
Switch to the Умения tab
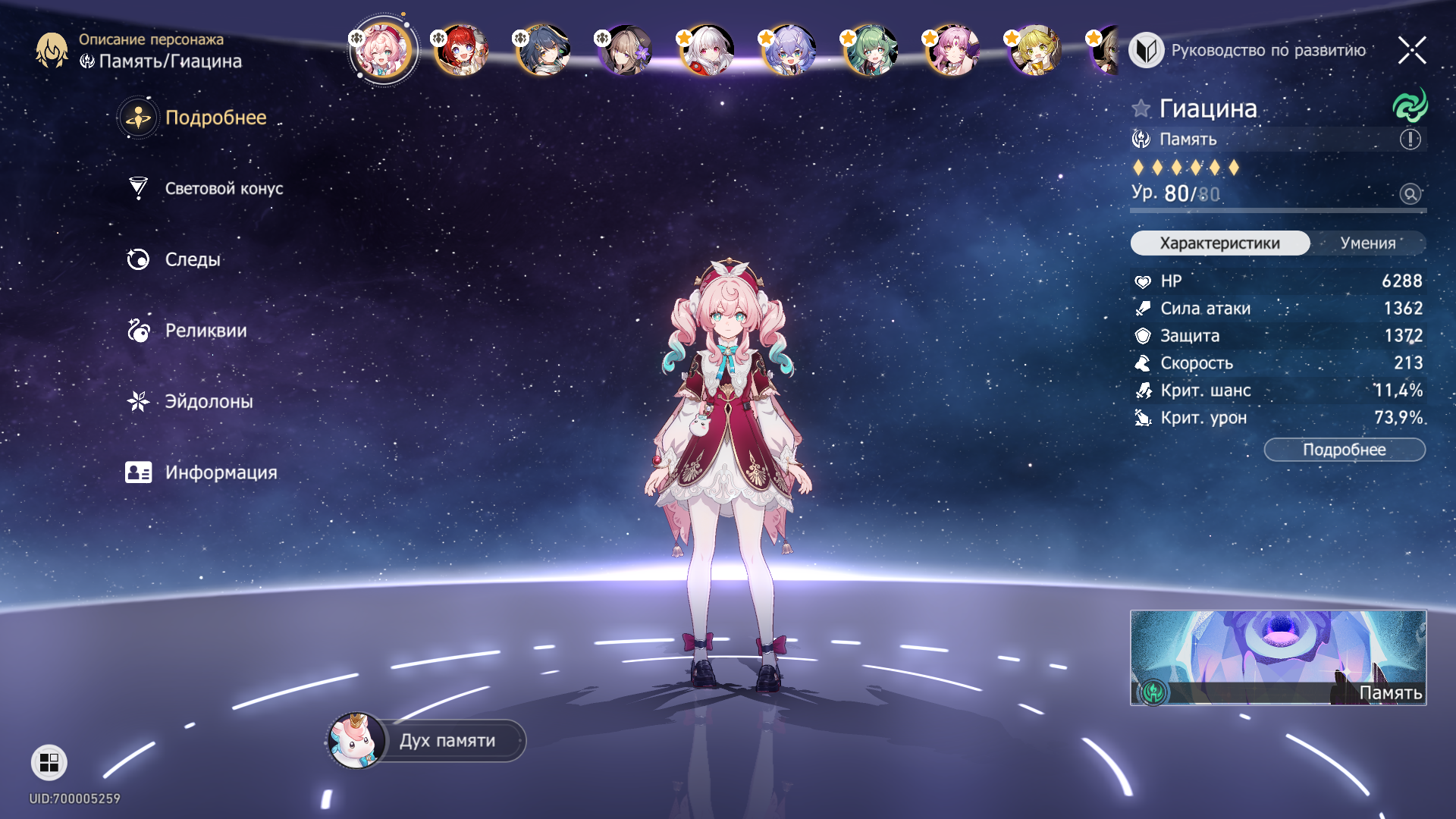pyautogui.click(x=1367, y=243)
